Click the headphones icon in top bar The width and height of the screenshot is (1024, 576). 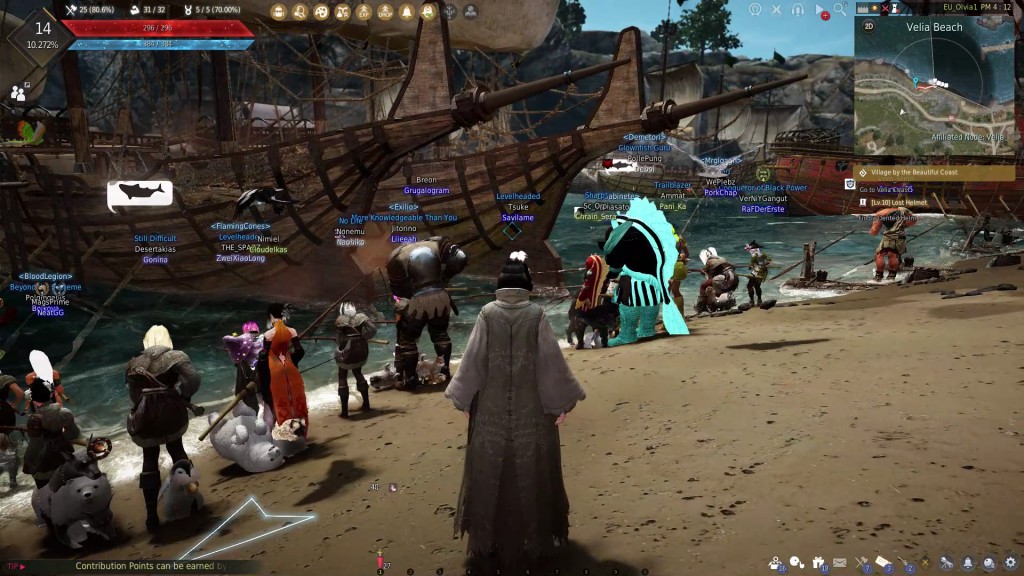click(798, 9)
